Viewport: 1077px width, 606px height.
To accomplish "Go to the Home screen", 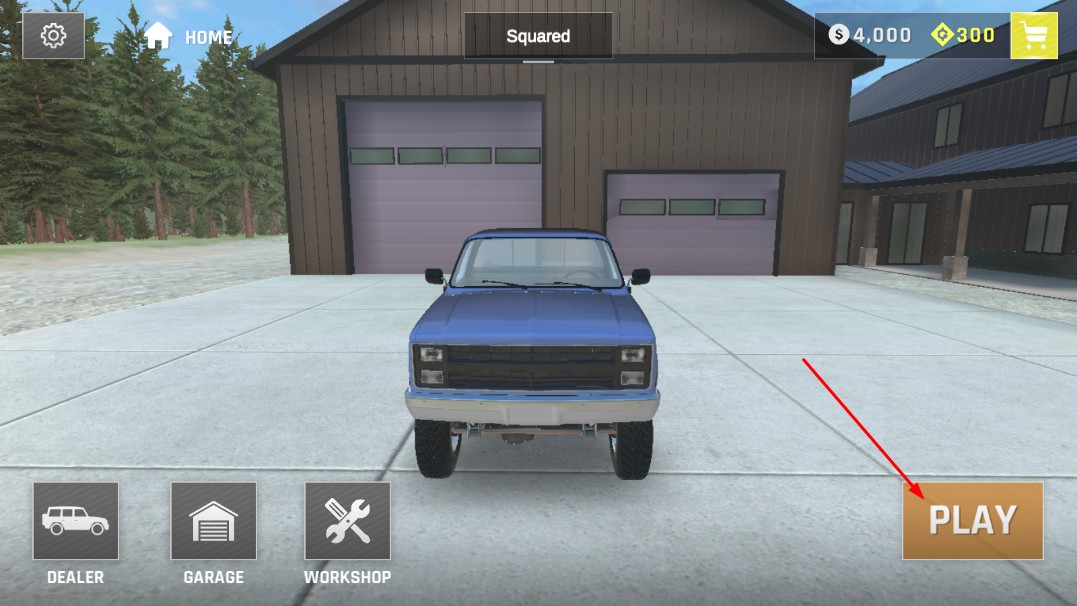I will (x=188, y=37).
